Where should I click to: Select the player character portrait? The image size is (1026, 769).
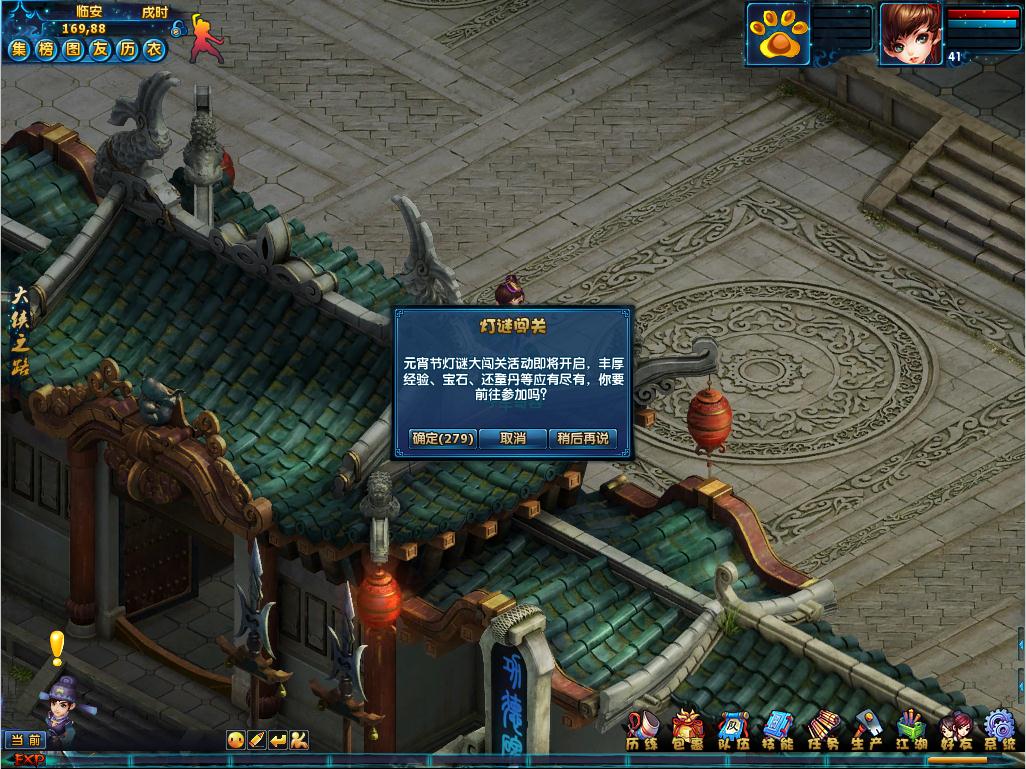tap(910, 33)
